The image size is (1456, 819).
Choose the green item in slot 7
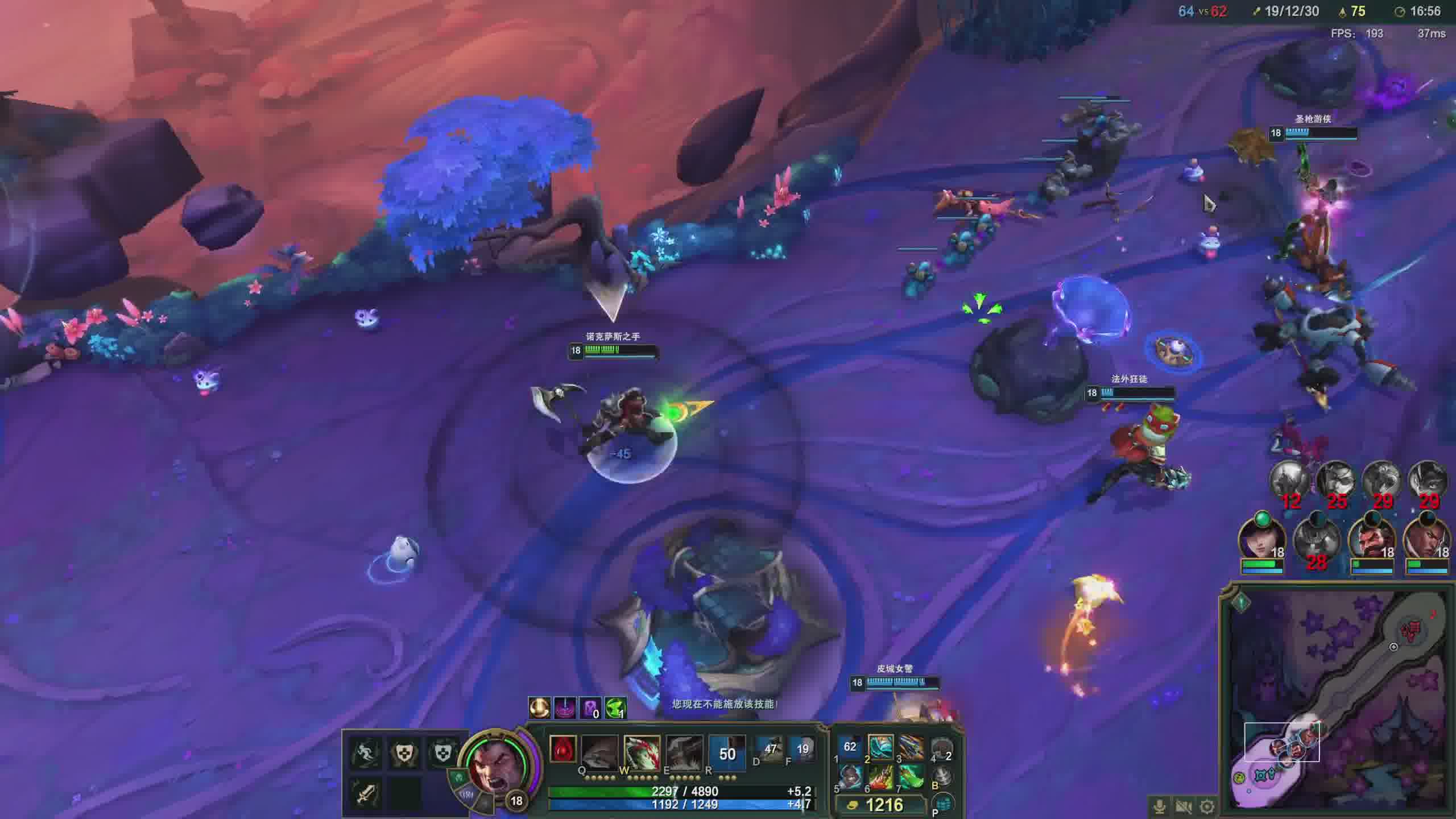[911, 776]
